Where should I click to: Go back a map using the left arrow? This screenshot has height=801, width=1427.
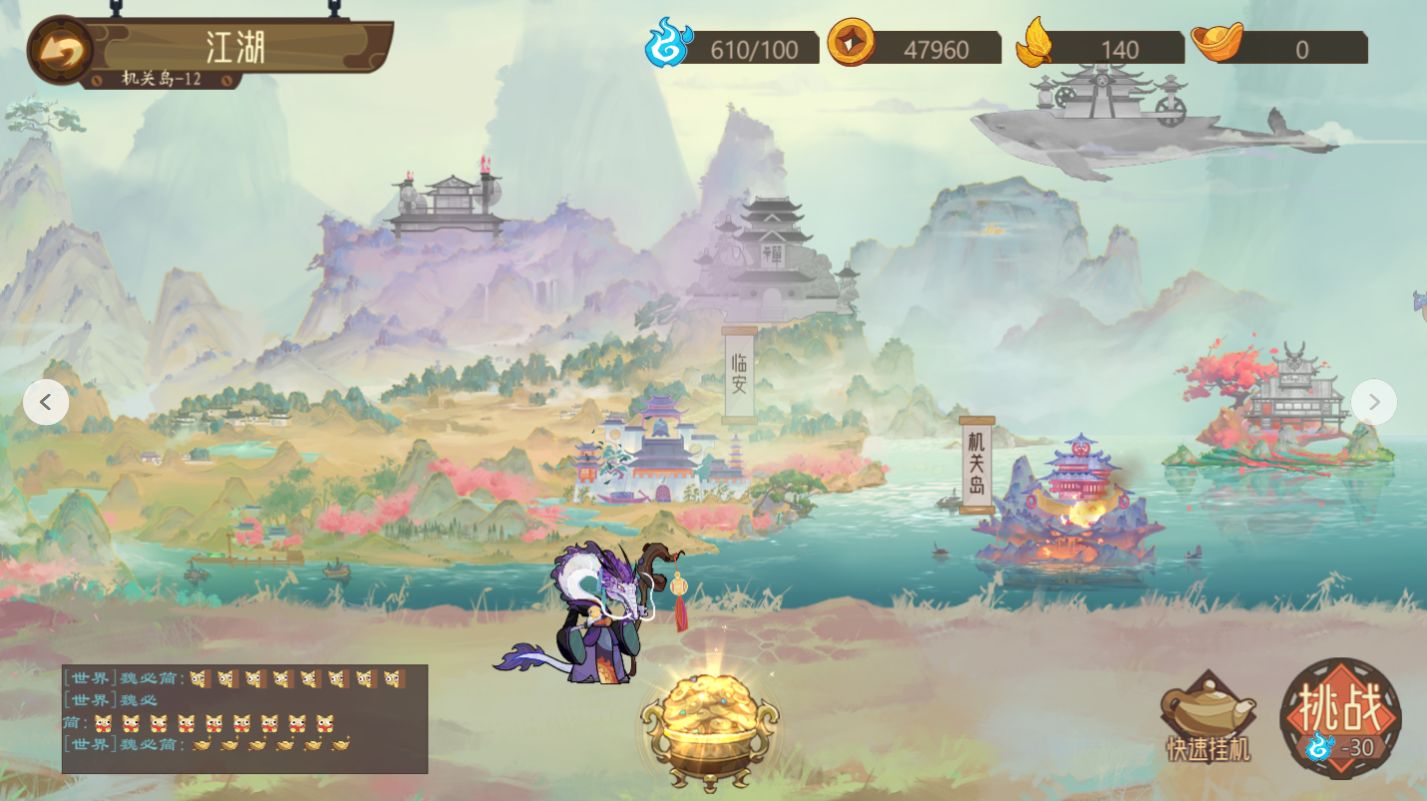point(46,401)
